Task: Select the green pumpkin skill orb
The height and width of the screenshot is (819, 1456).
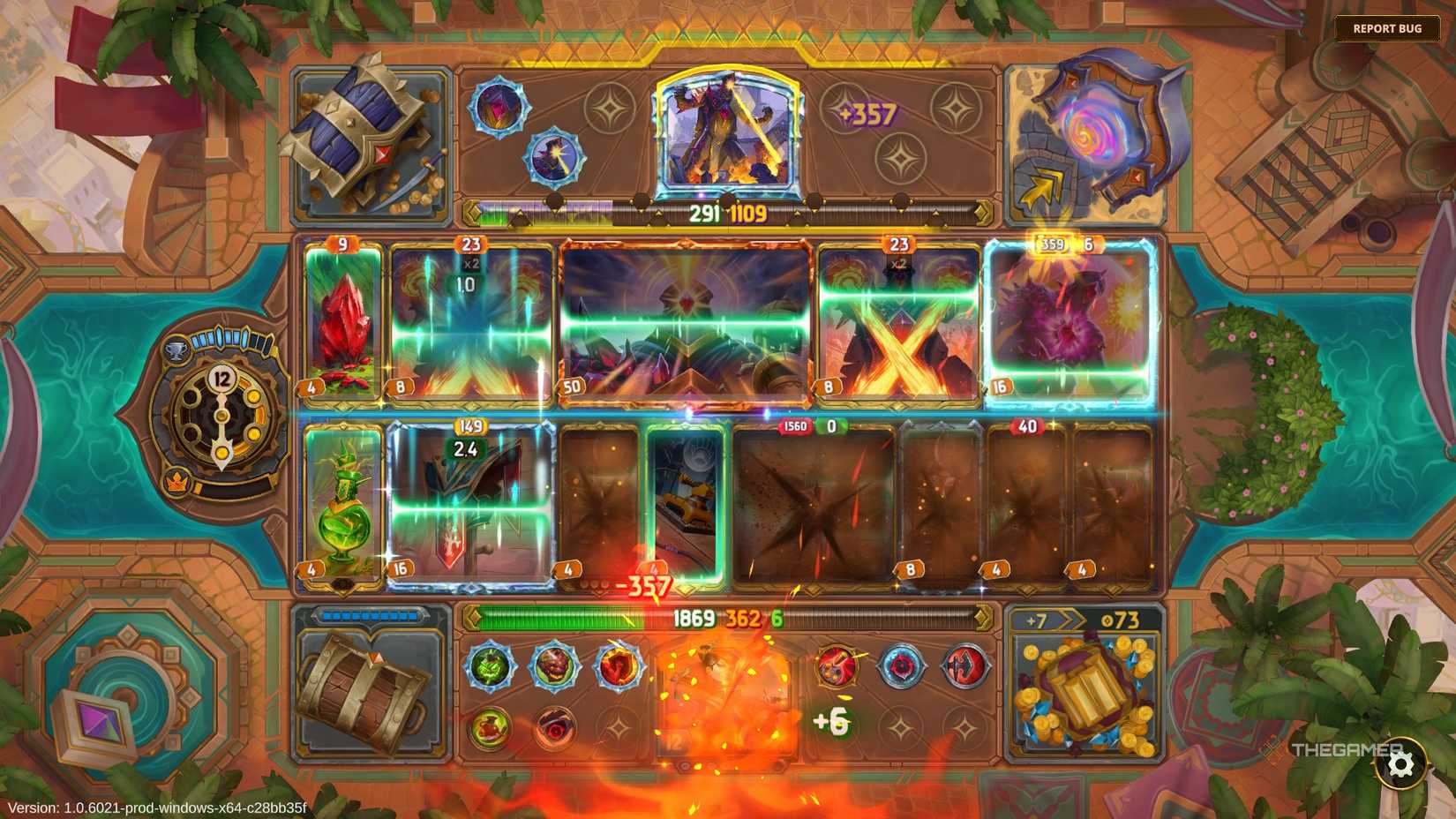Action: tap(492, 666)
